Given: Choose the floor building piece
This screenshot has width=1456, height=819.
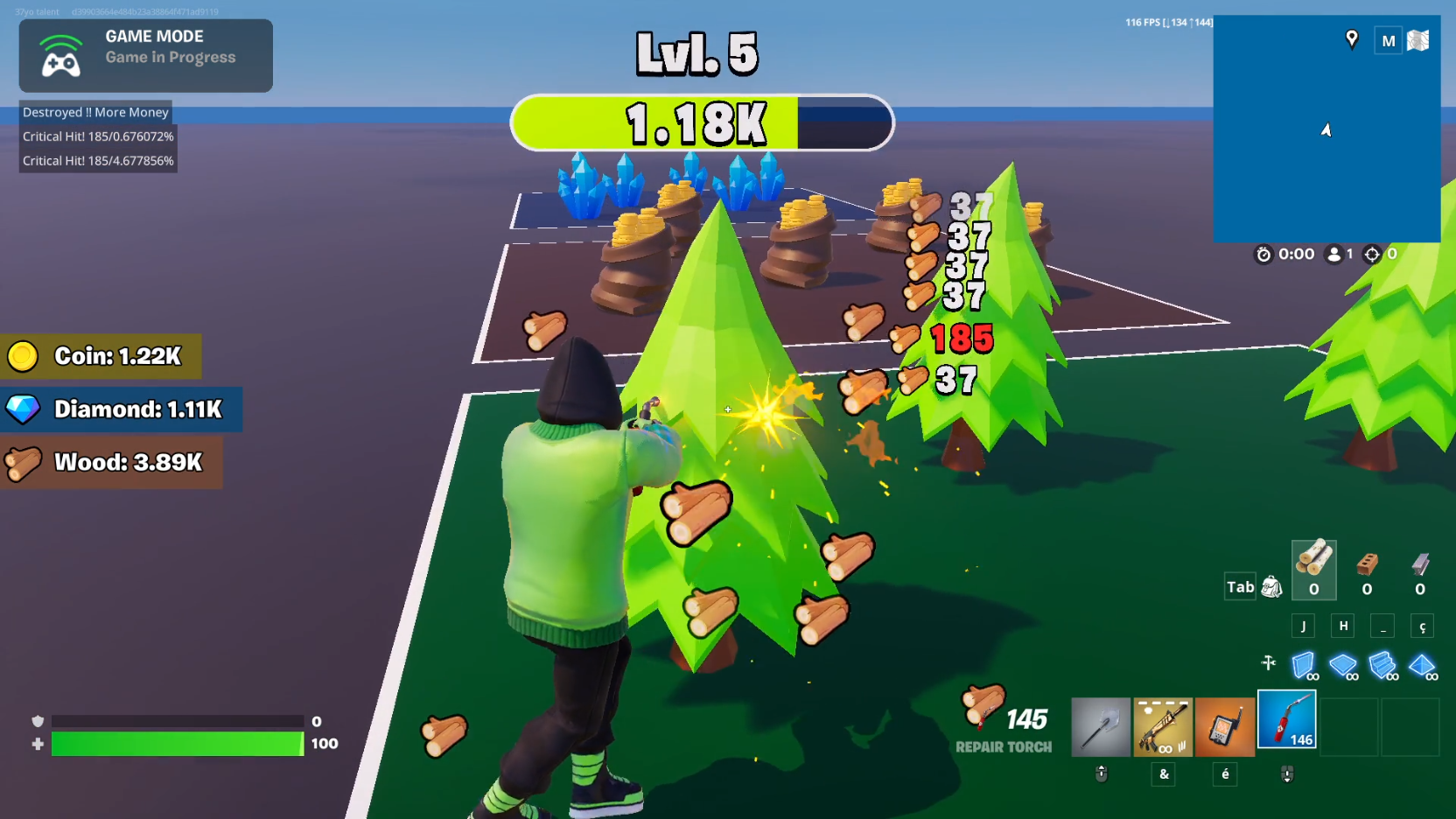Looking at the screenshot, I should click(1342, 666).
